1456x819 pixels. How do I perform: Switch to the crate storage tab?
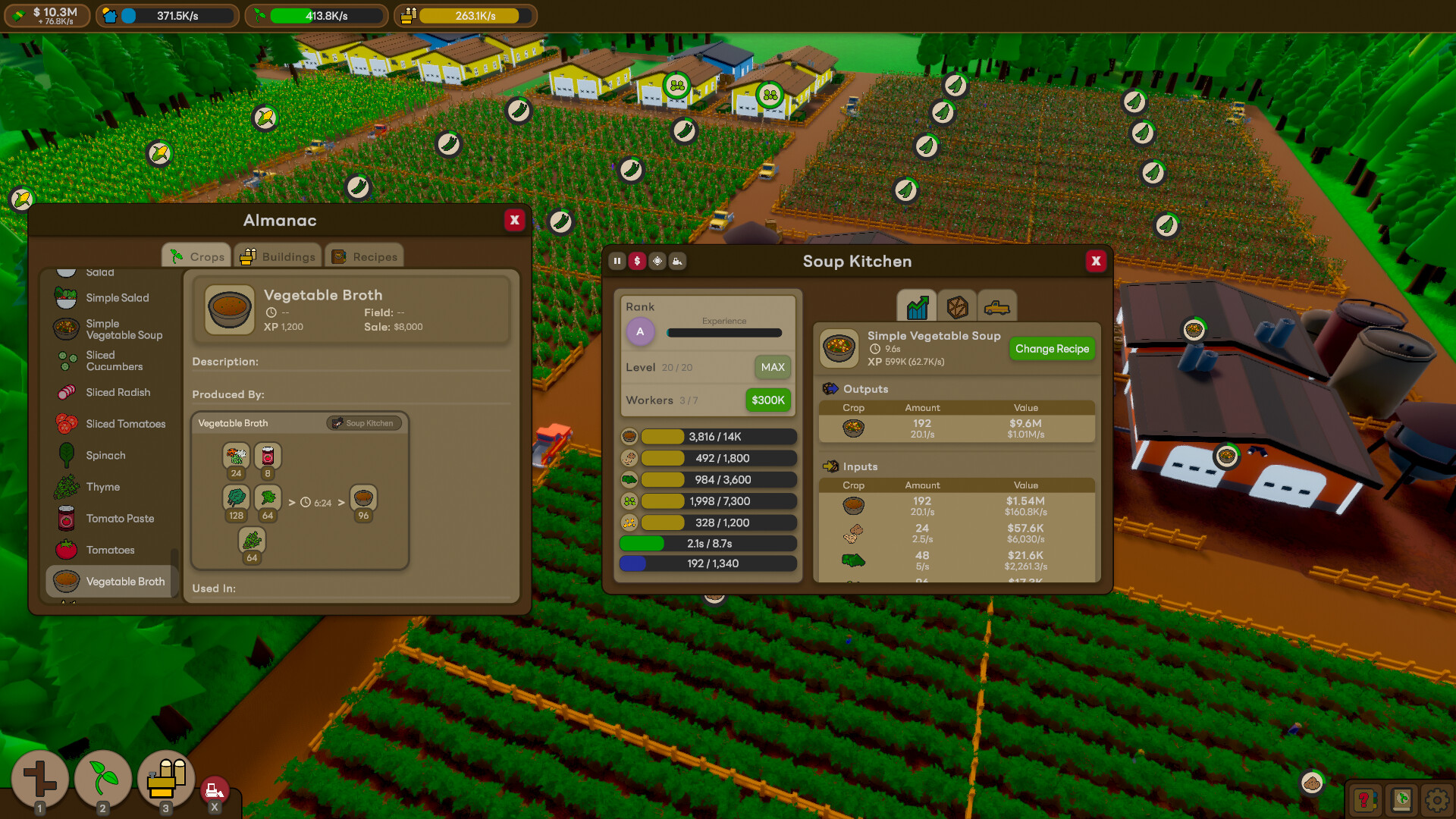[957, 306]
